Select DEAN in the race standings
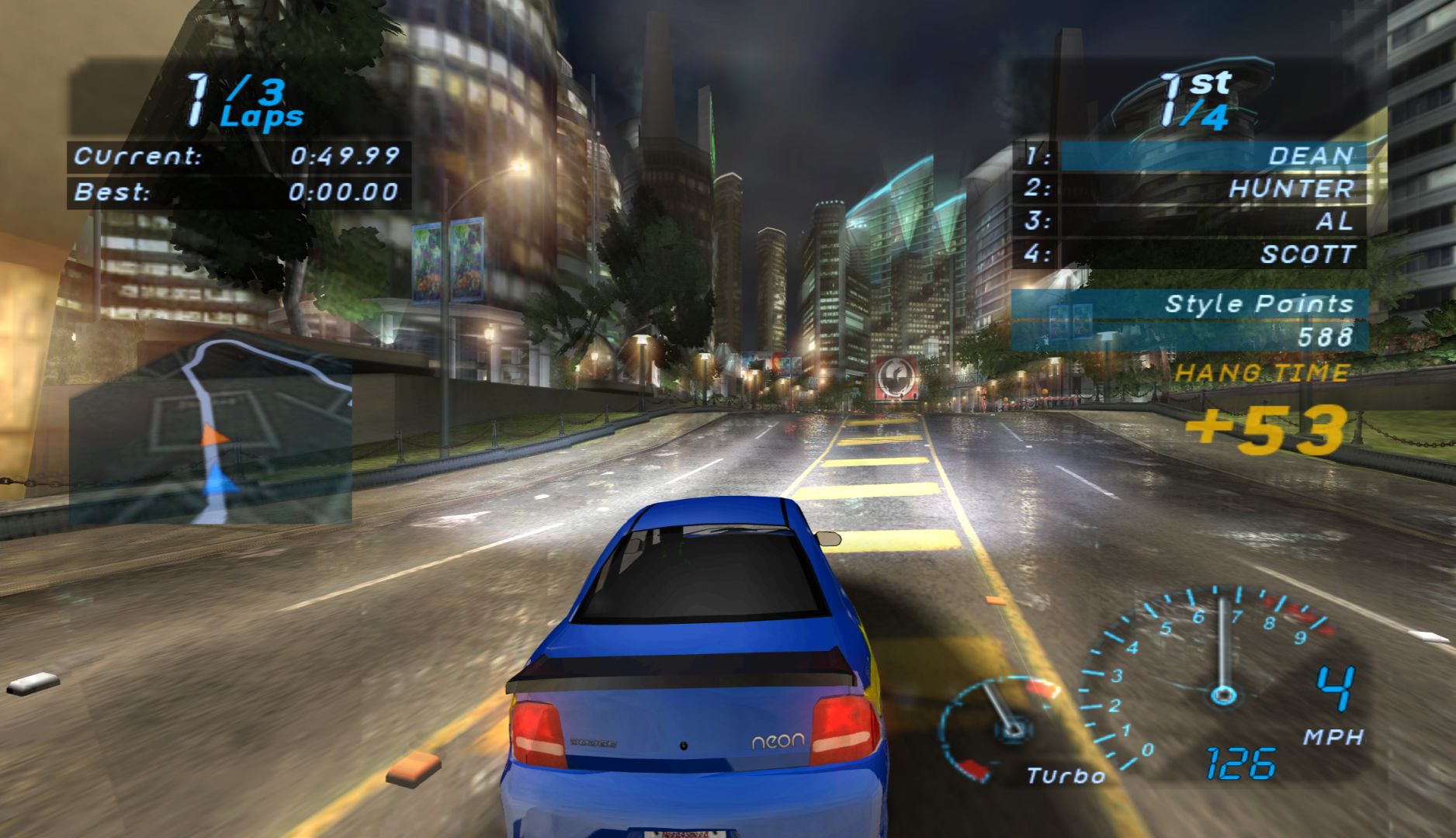Viewport: 1456px width, 838px height. (x=1212, y=155)
